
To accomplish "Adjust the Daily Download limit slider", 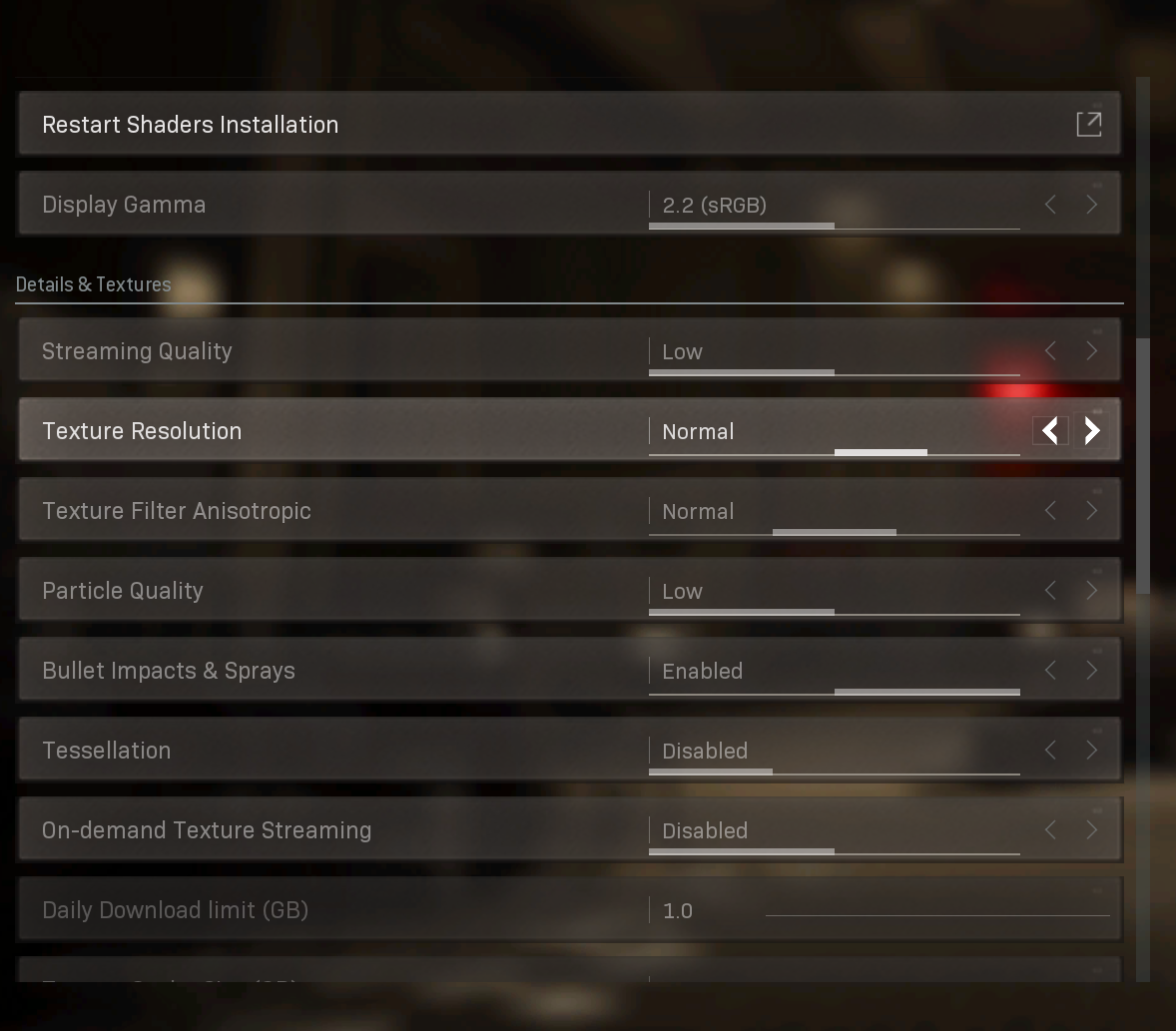I will [x=936, y=914].
